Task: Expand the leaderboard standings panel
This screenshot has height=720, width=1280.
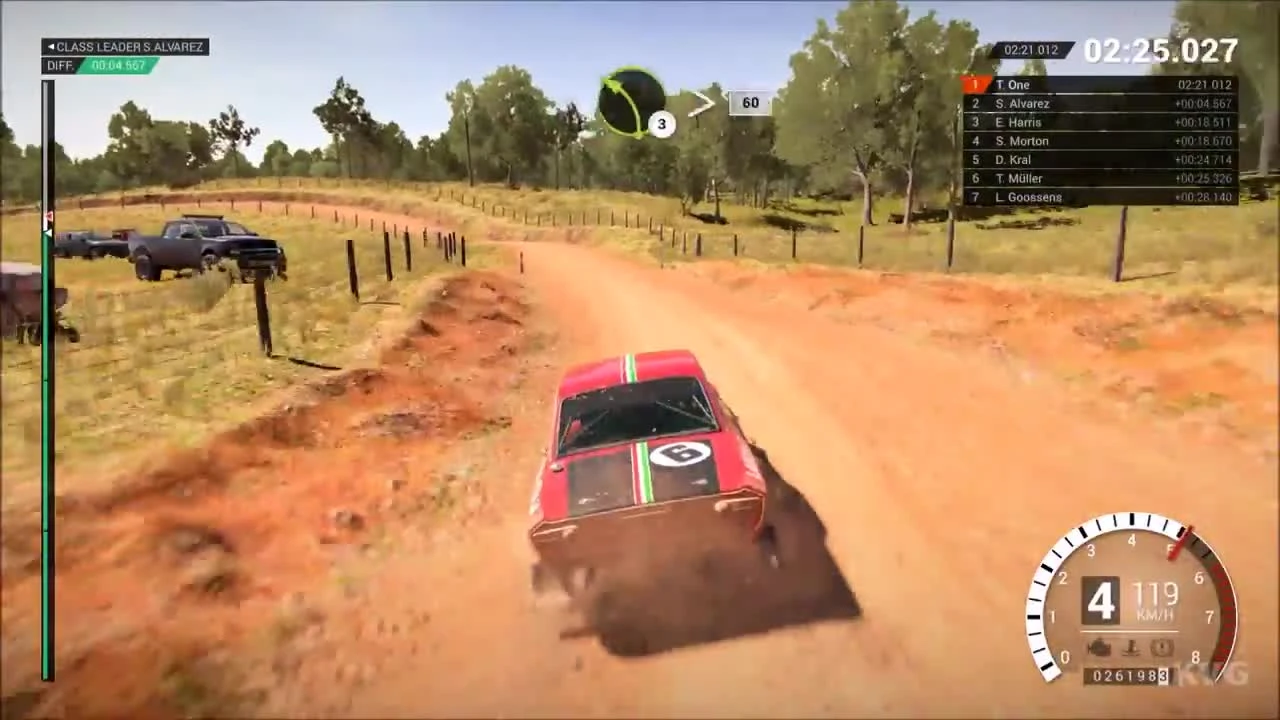Action: coord(1100,140)
